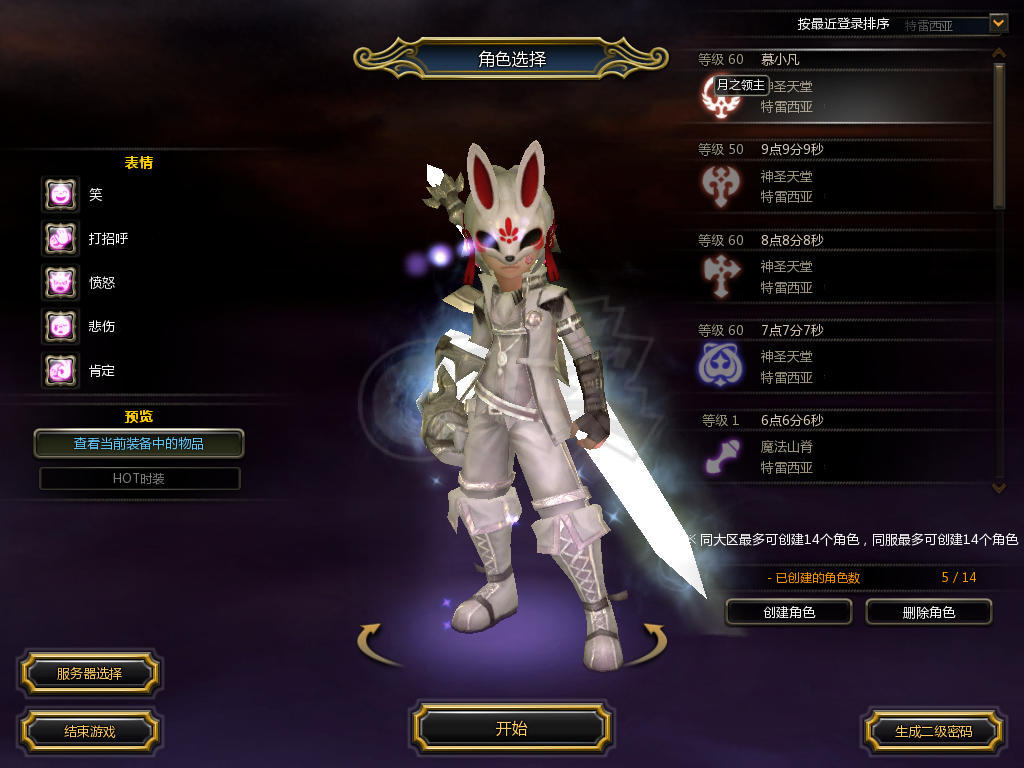1024x768 pixels.
Task: Click the 开始 start button
Action: coord(511,728)
